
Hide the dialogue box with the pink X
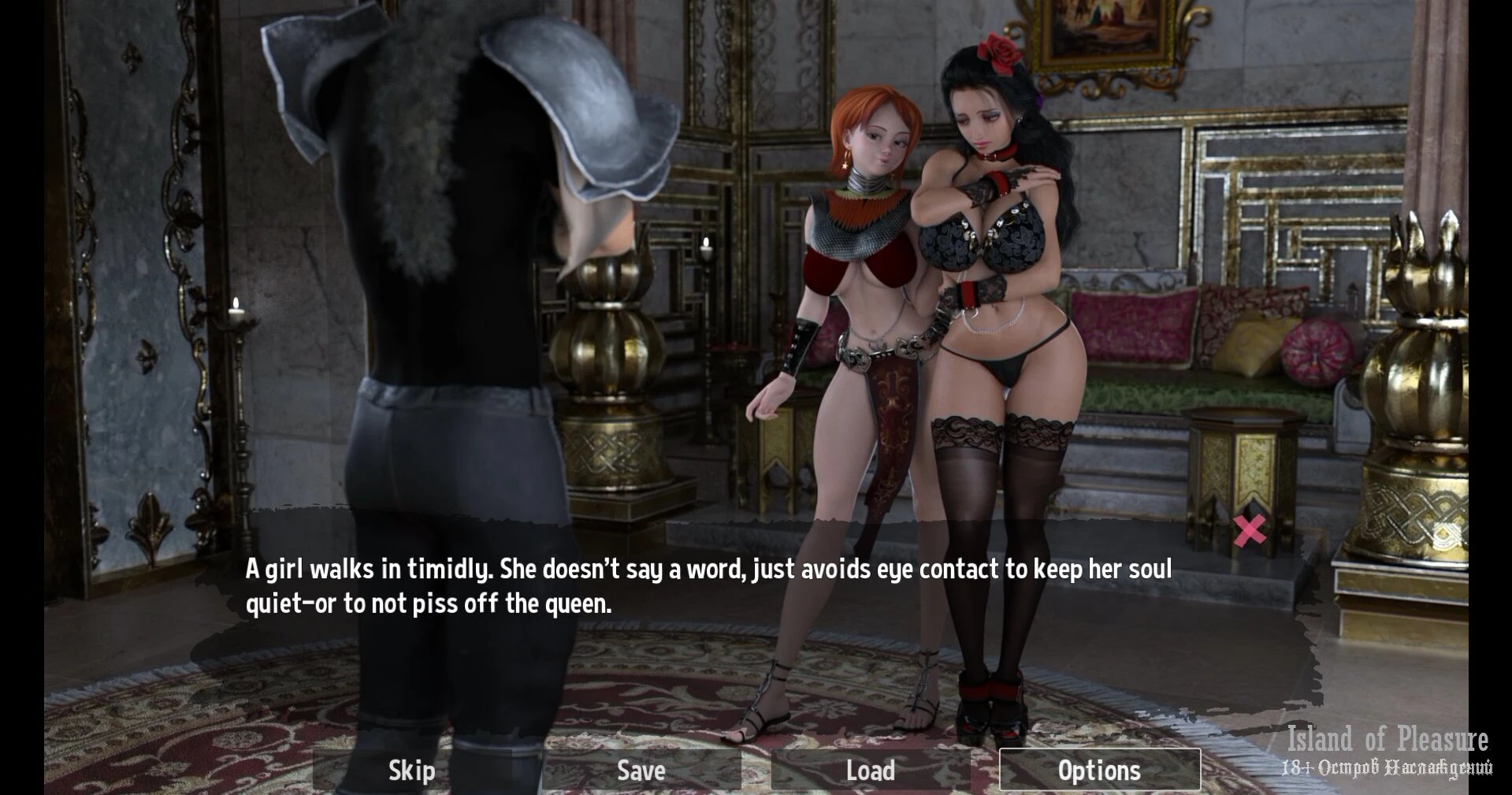tap(1250, 530)
